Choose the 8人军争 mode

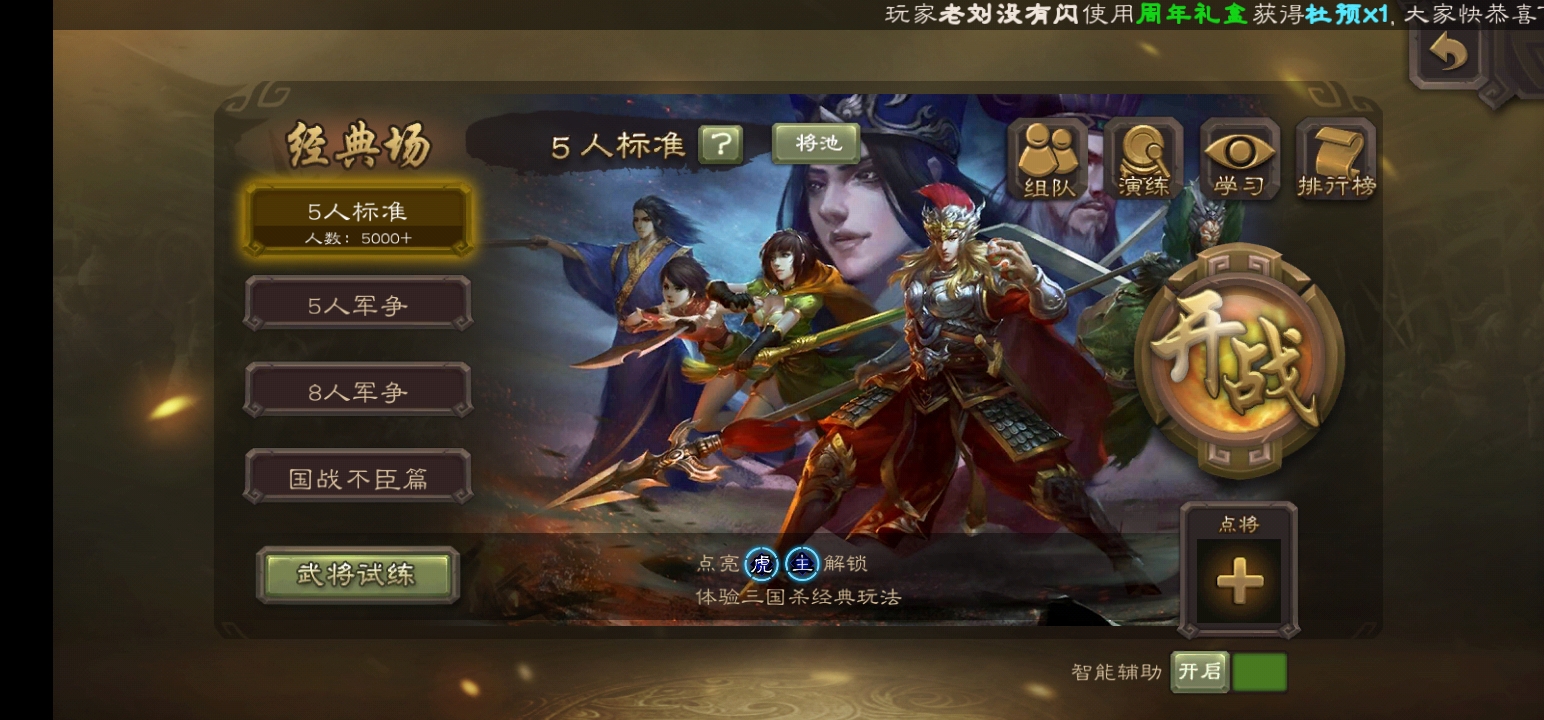pyautogui.click(x=358, y=391)
